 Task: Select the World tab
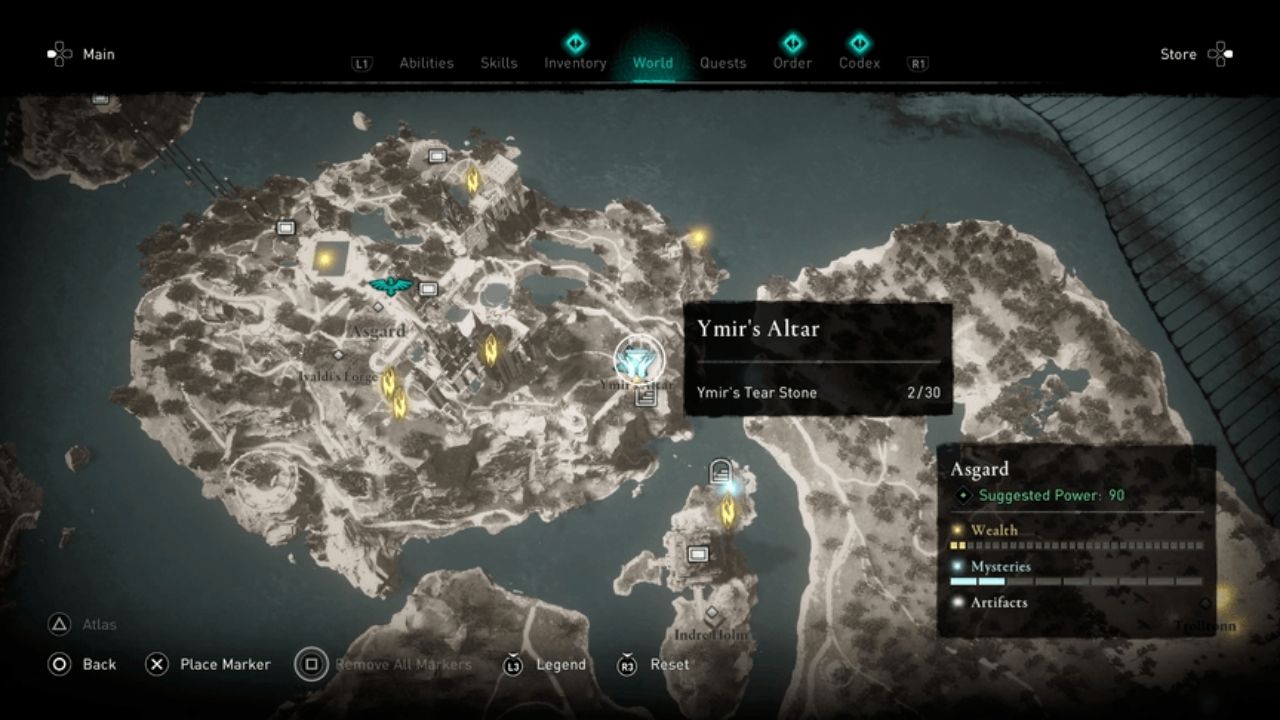[x=652, y=63]
